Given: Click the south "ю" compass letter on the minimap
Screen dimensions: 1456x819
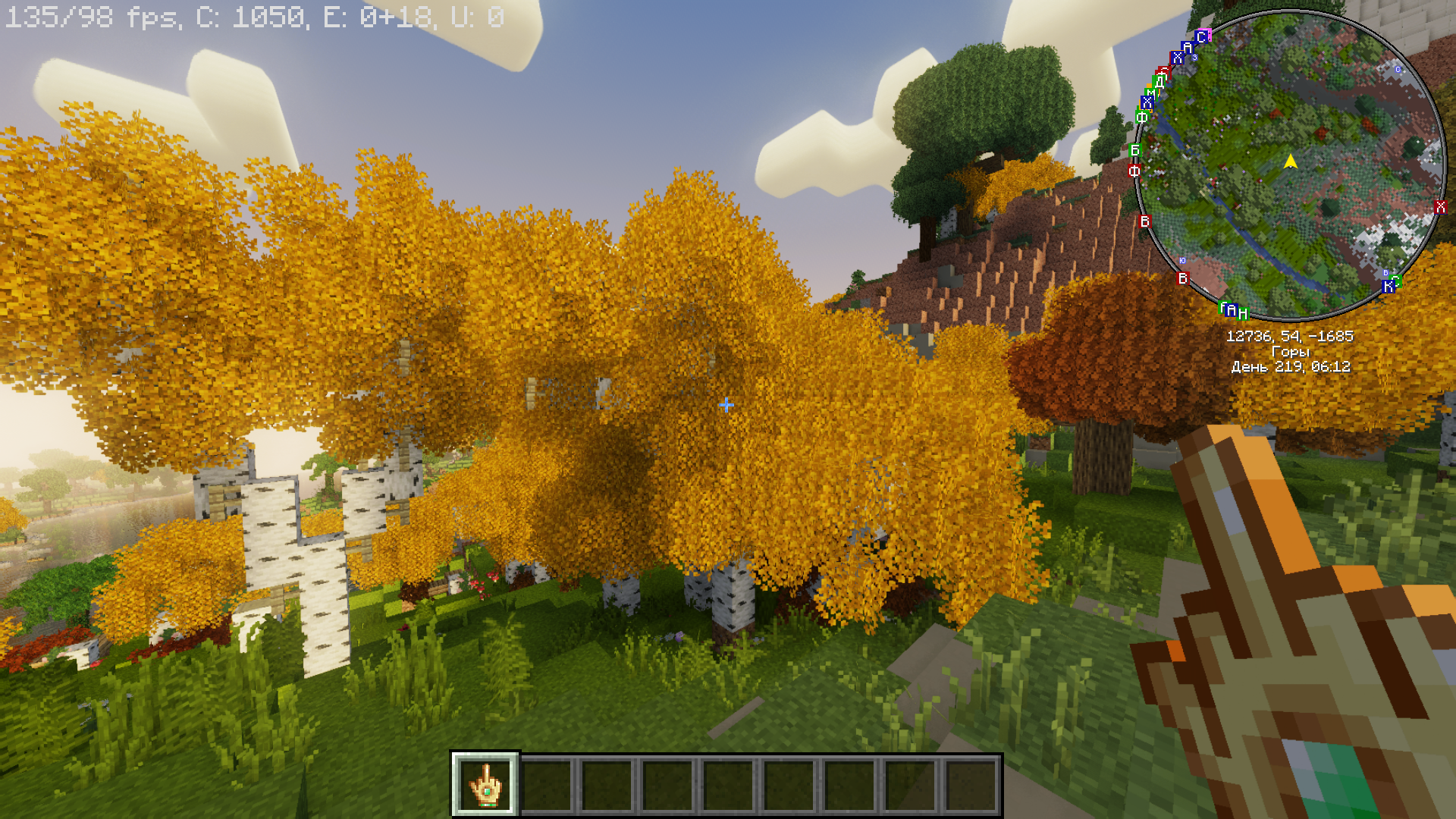Looking at the screenshot, I should click(1182, 261).
